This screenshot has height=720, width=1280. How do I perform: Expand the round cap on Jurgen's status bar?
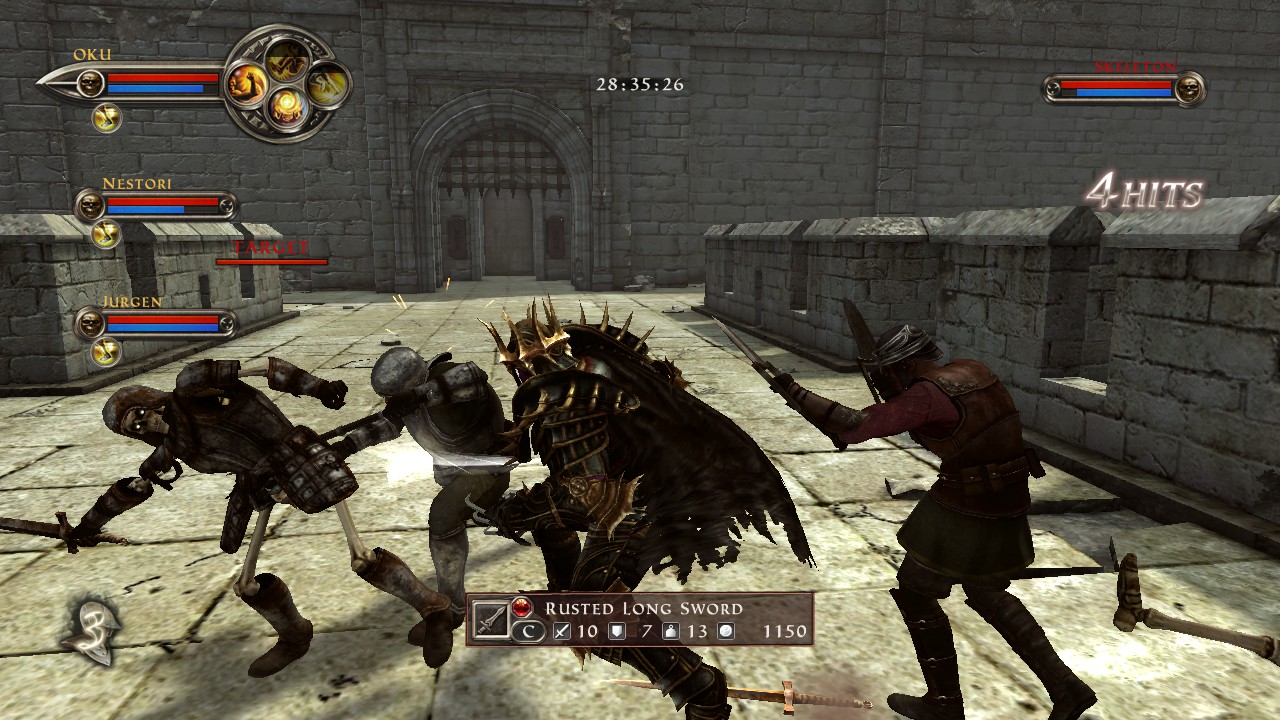coord(226,322)
